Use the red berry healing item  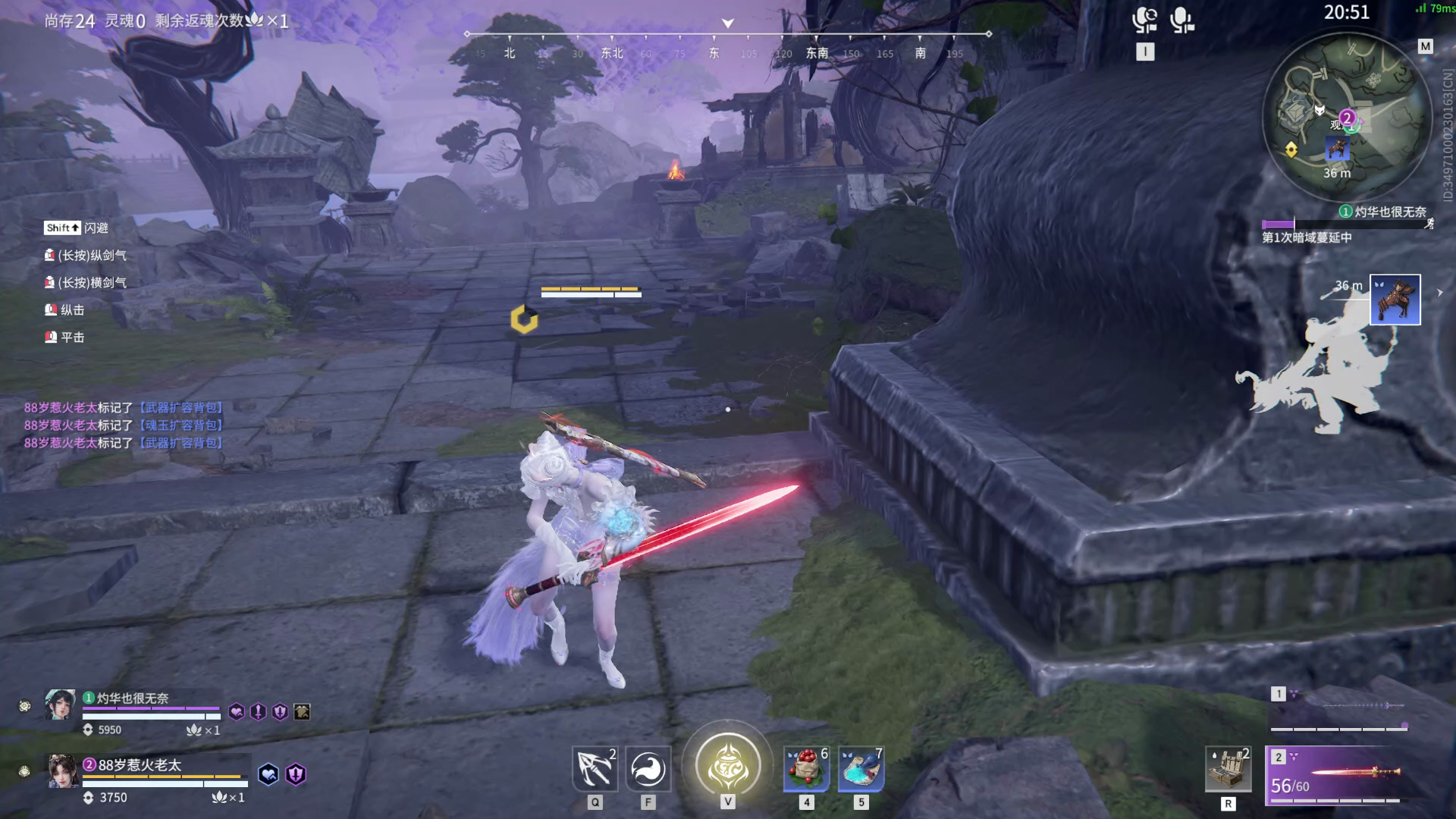click(x=806, y=769)
